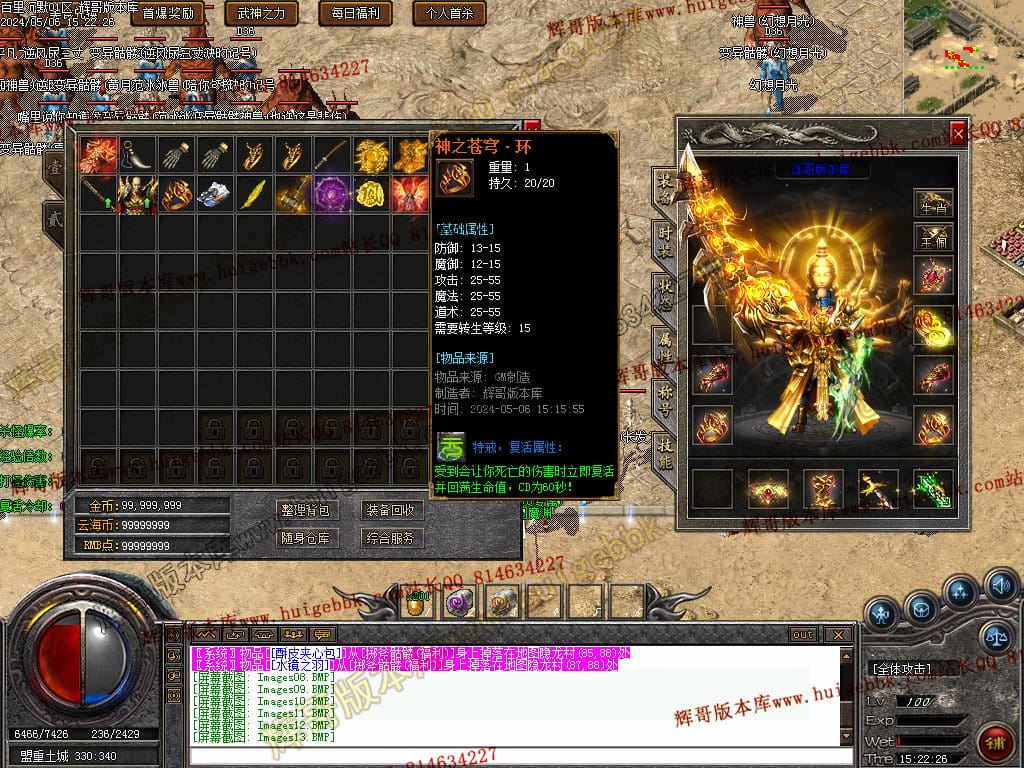Switch to the 称号 title tab
Viewport: 1024px width, 768px height.
pyautogui.click(x=664, y=400)
